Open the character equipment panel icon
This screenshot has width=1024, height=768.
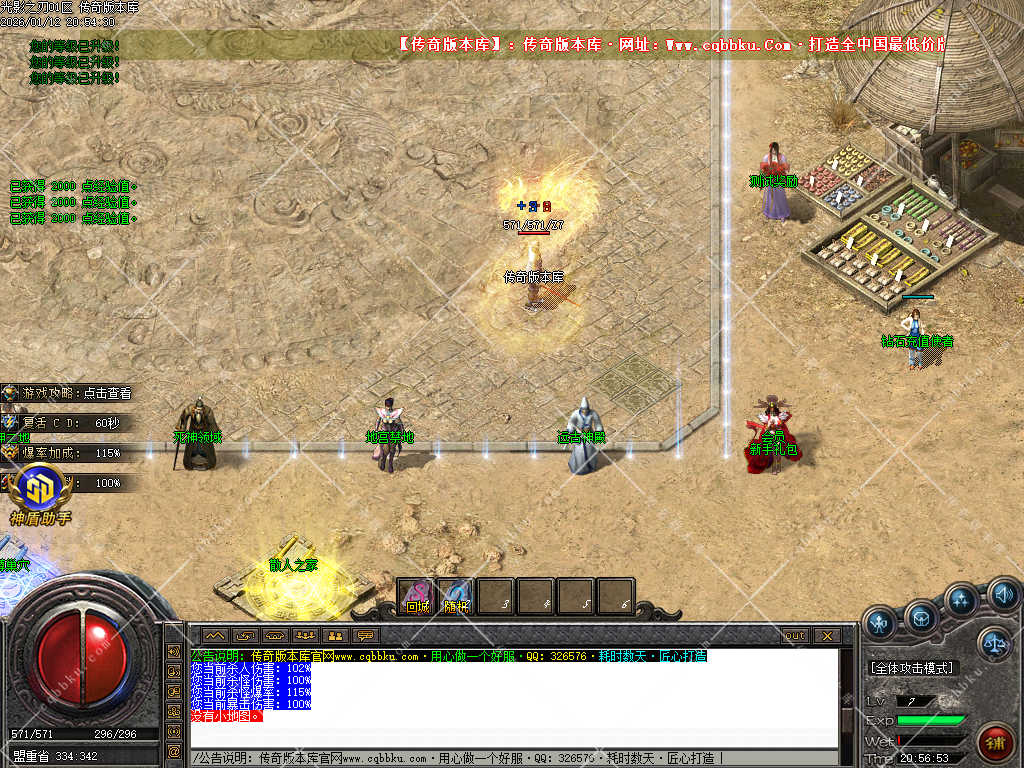pos(880,623)
